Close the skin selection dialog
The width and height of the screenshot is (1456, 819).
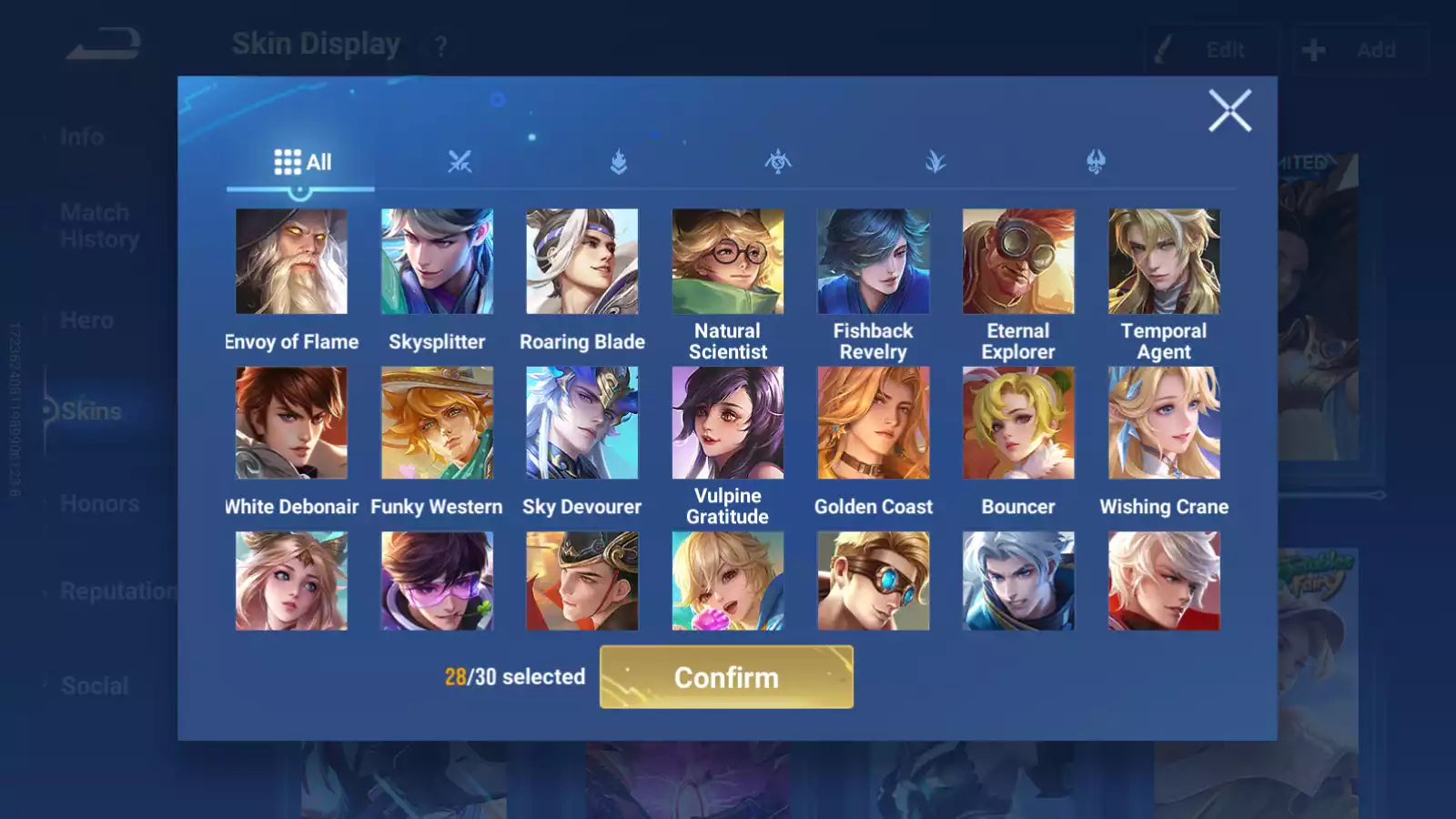click(x=1229, y=111)
